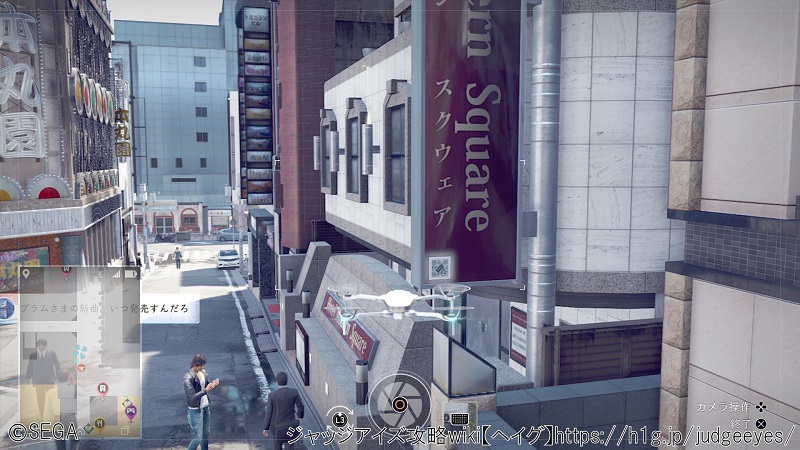Click the location pin icon atop the minimap
Screen dimensions: 800x450
(x=26, y=273)
